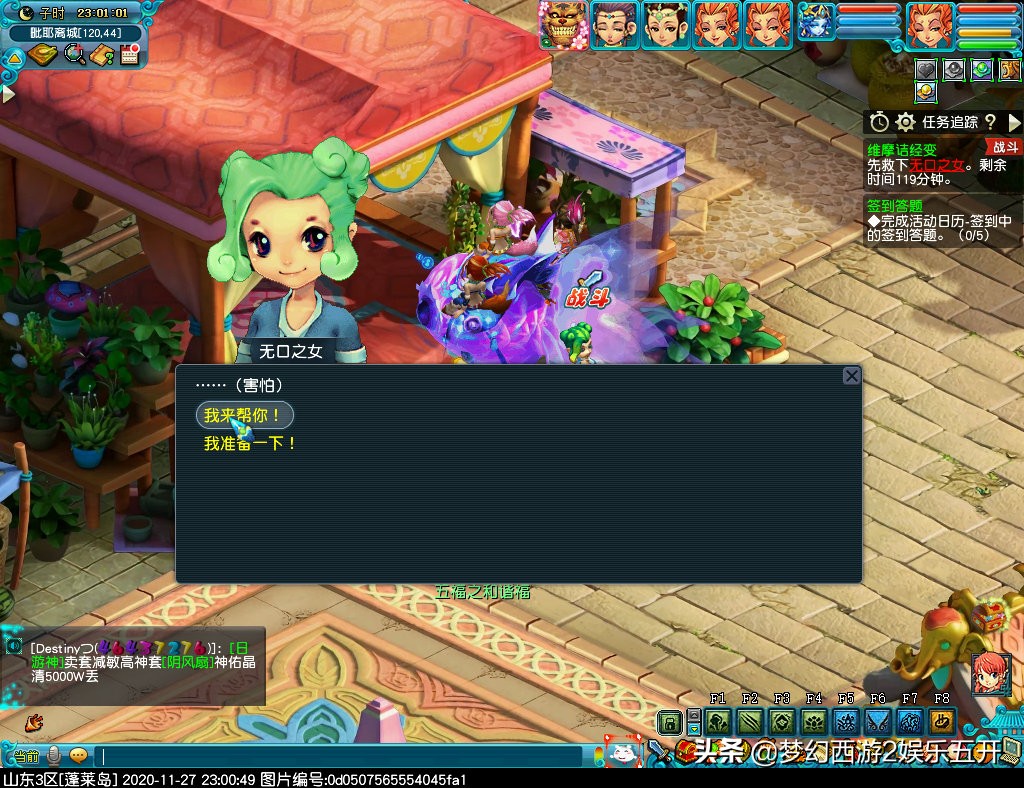Open the golden compass minimap icon
Viewport: 1024px width, 788px height.
click(x=42, y=54)
